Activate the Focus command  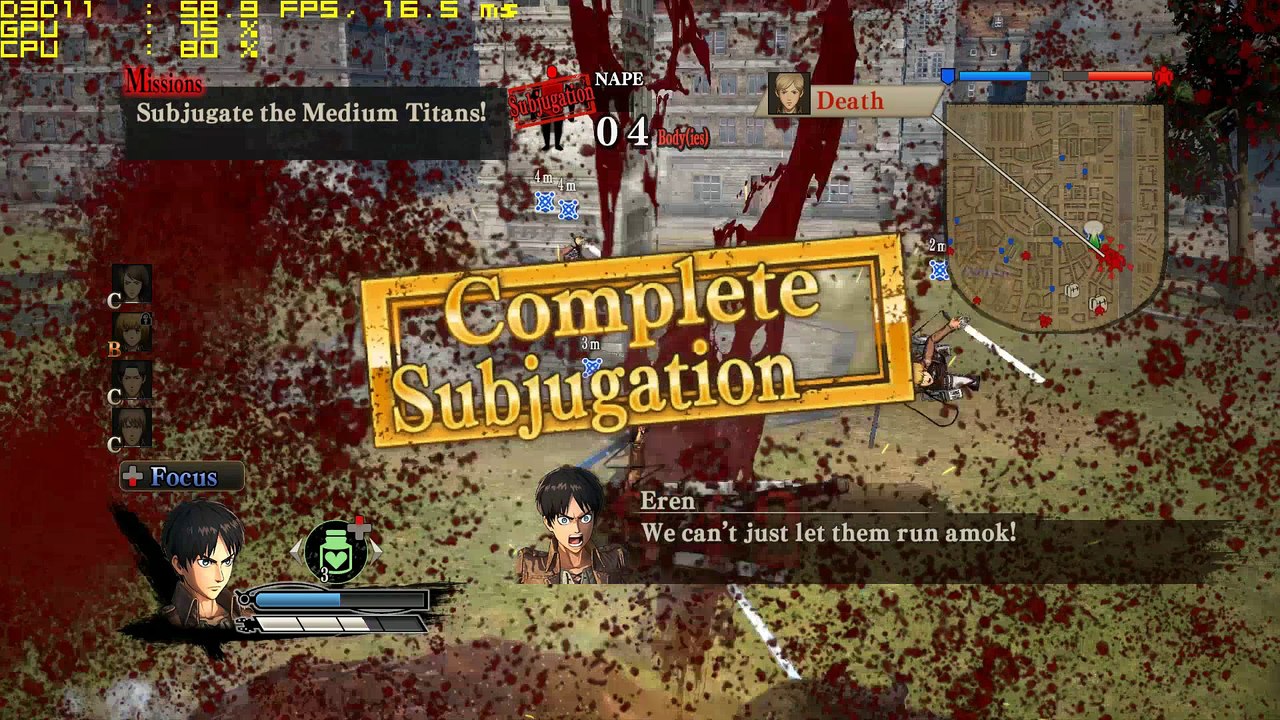point(182,477)
